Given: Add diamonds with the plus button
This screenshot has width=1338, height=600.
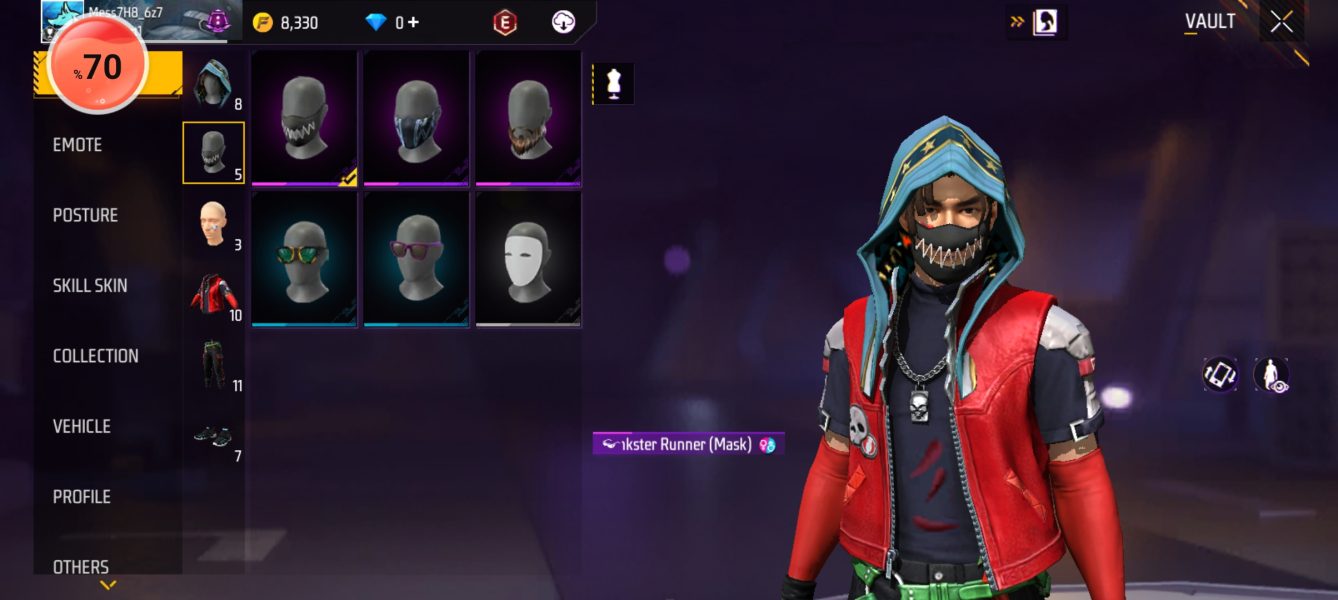Looking at the screenshot, I should [x=413, y=22].
